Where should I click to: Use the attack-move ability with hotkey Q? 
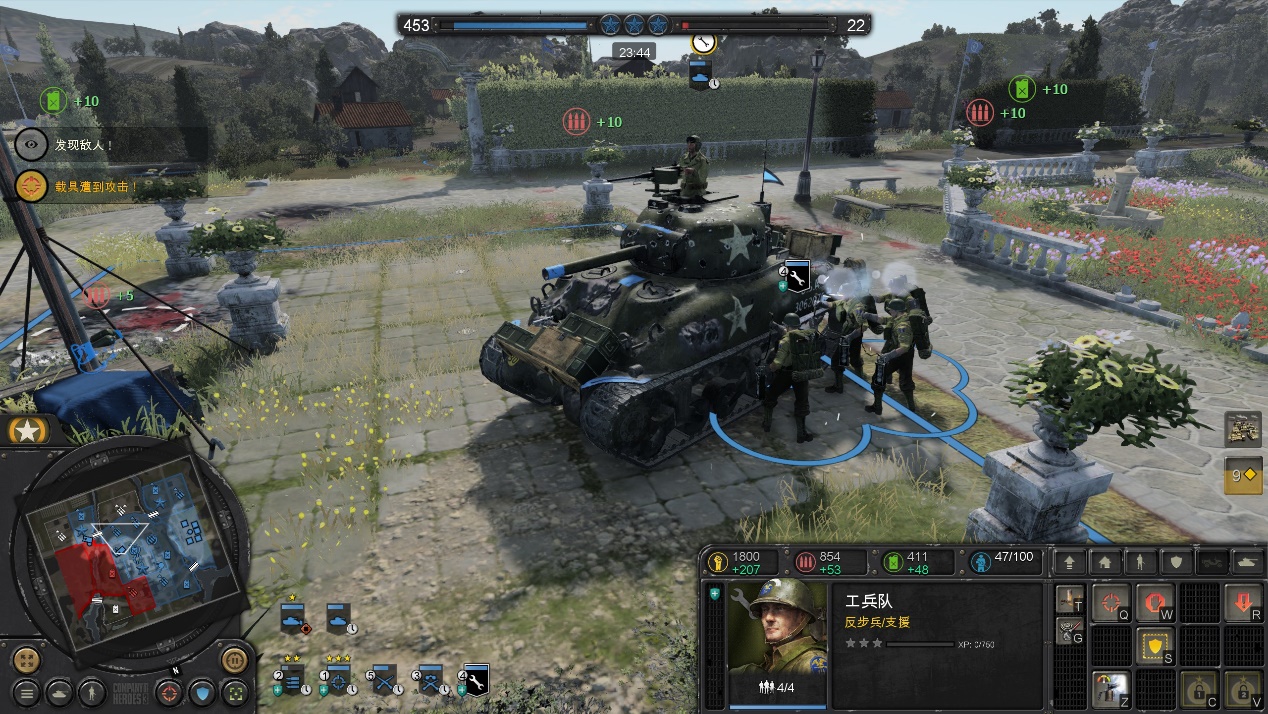1110,603
